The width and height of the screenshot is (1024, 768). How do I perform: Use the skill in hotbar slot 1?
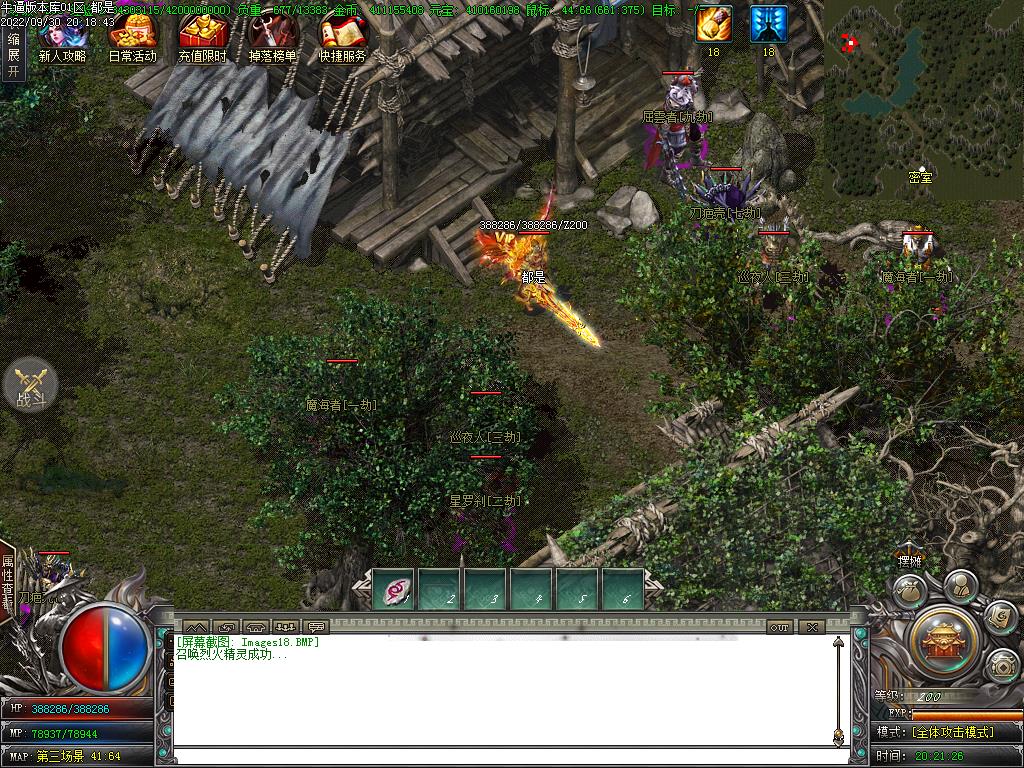point(394,589)
